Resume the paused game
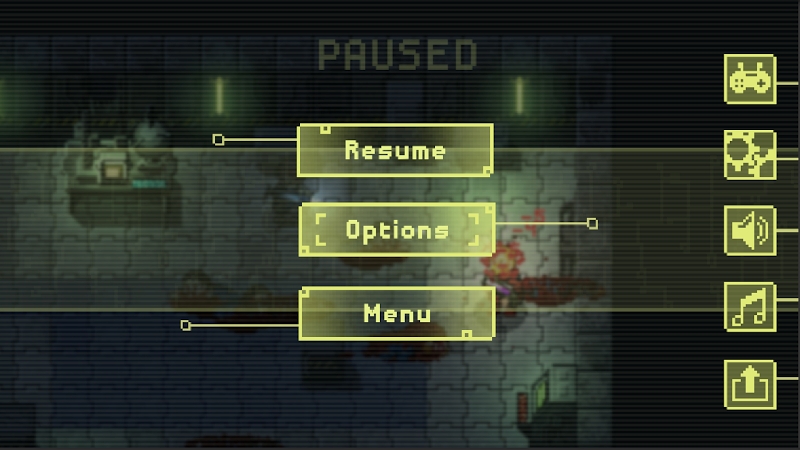Image resolution: width=800 pixels, height=450 pixels. (395, 150)
